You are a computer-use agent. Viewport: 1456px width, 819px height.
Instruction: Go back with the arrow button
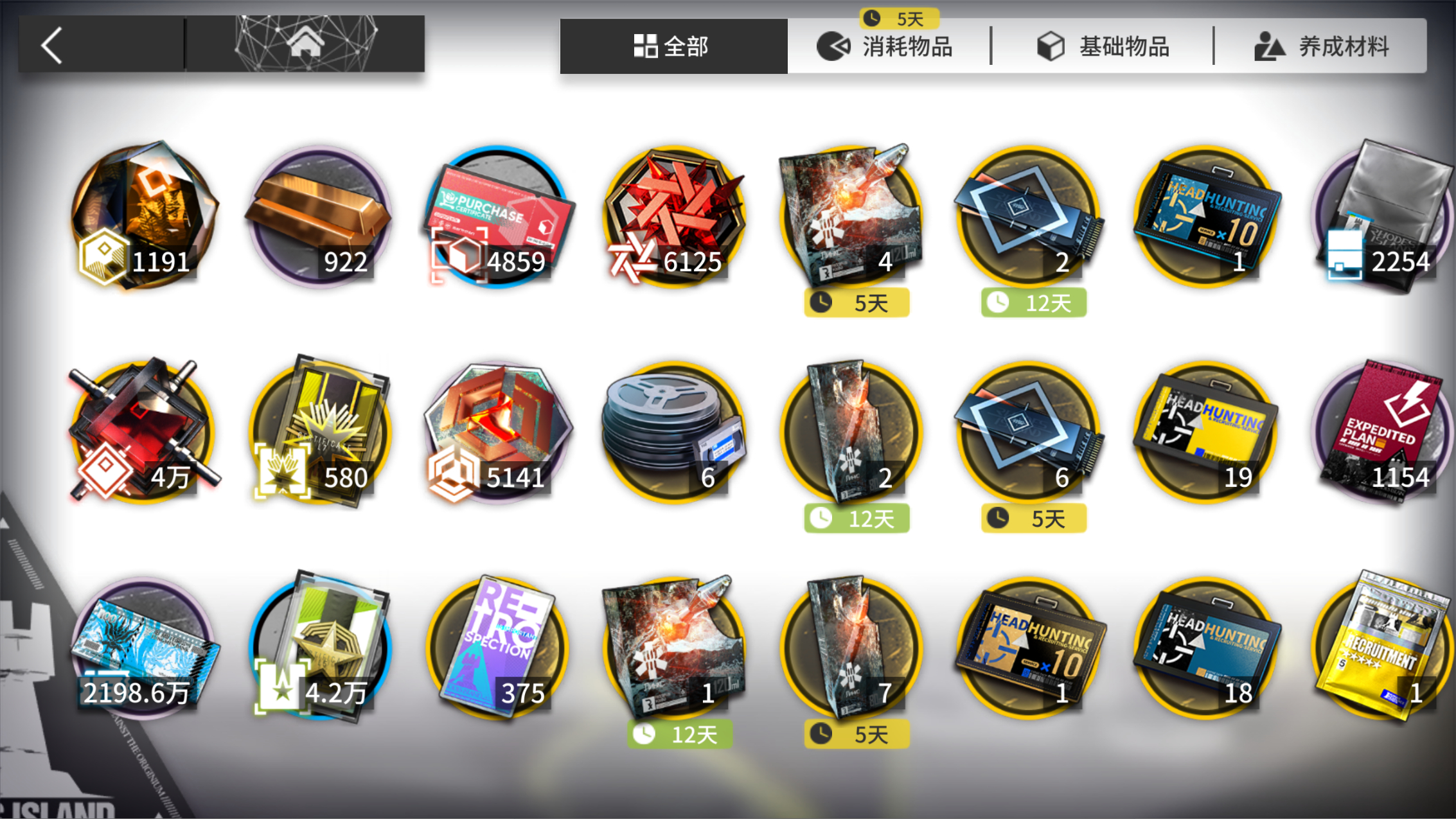[53, 45]
